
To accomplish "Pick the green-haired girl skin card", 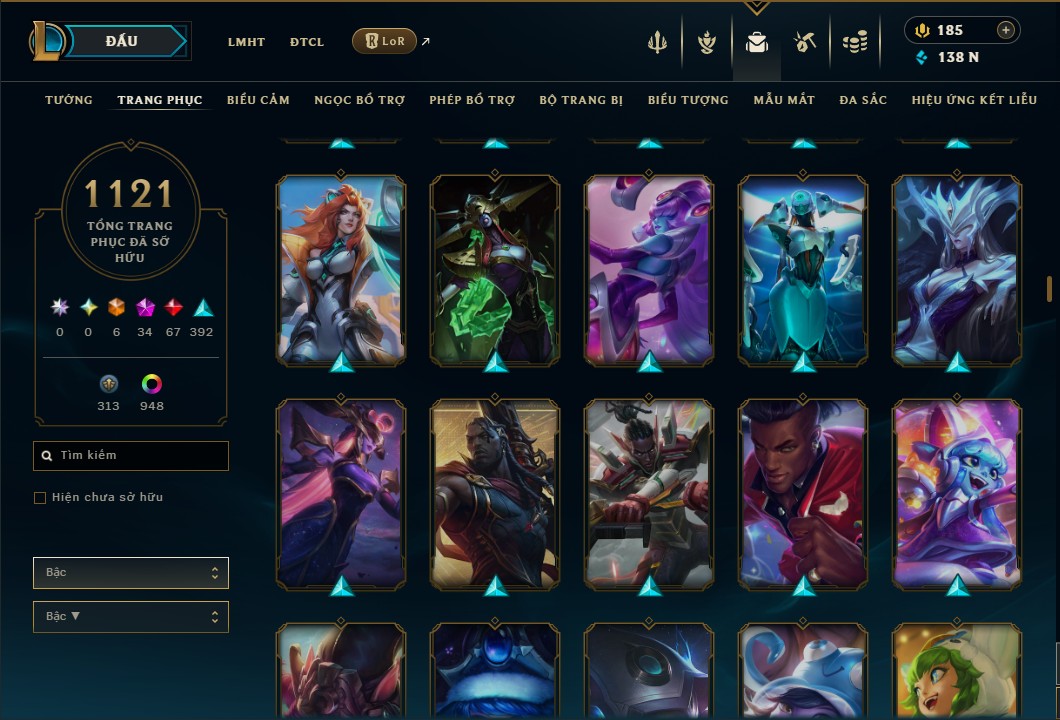I will 957,670.
